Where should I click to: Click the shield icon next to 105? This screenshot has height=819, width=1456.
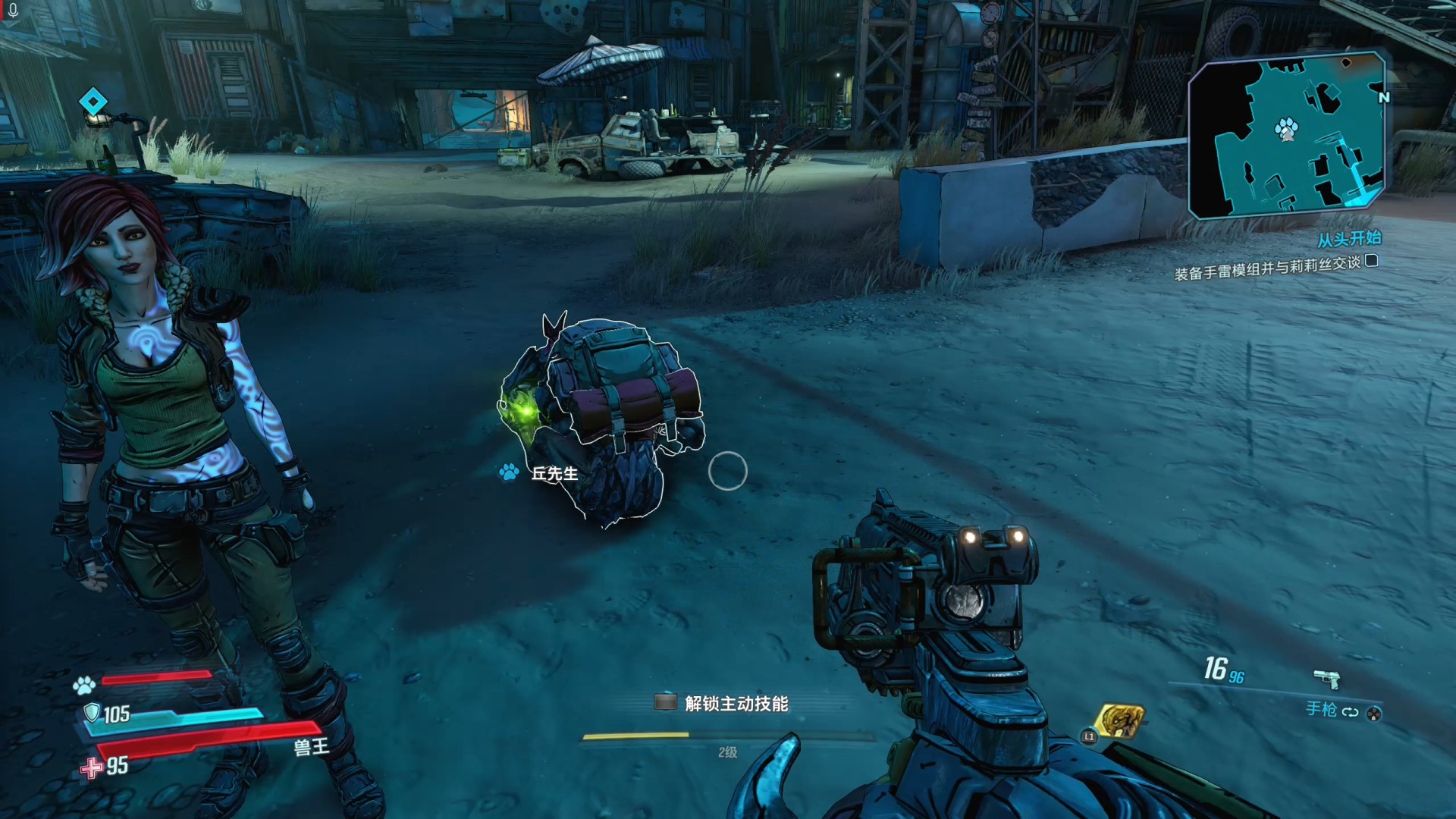pos(92,713)
